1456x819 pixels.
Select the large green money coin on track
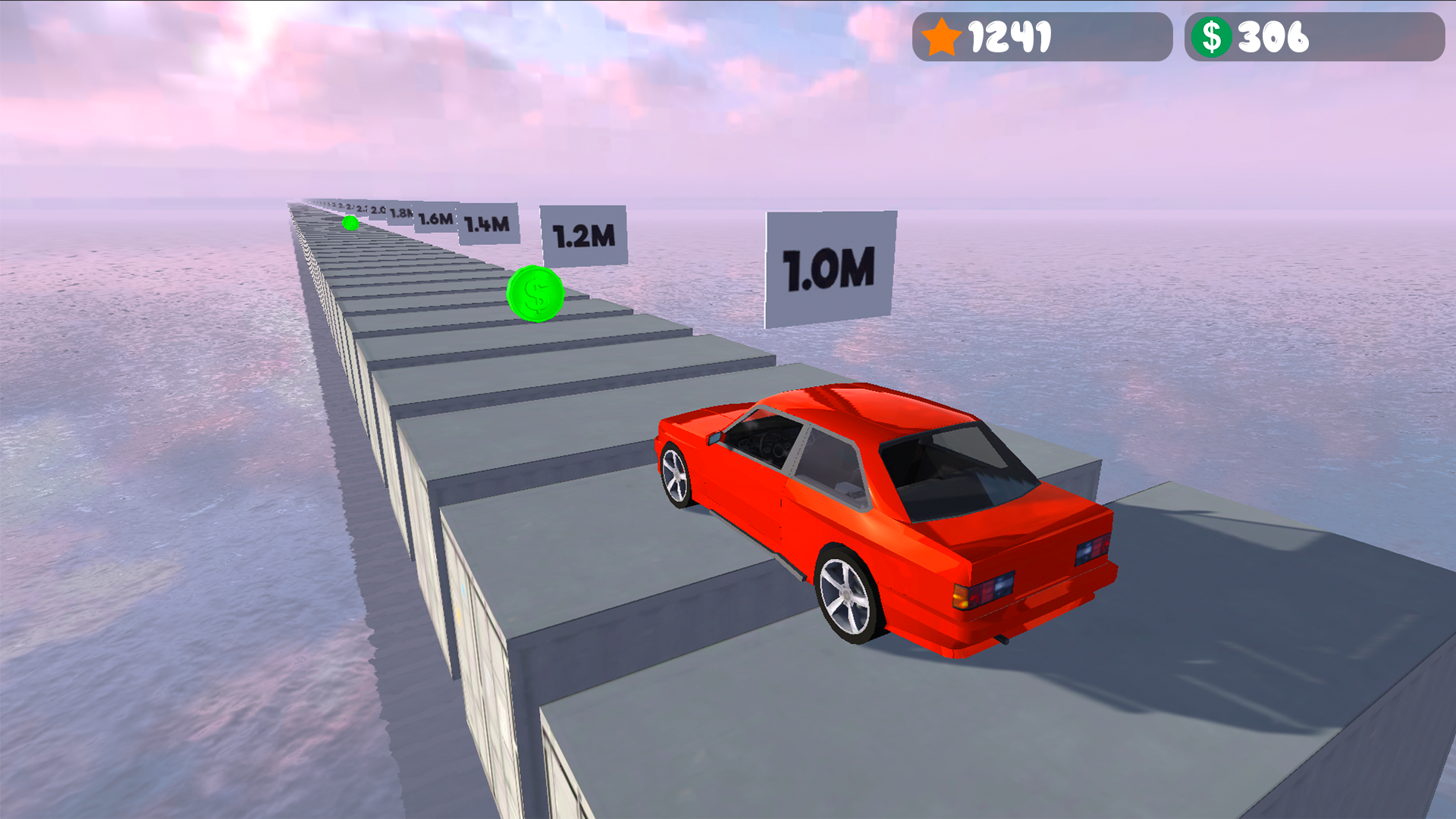tap(536, 294)
